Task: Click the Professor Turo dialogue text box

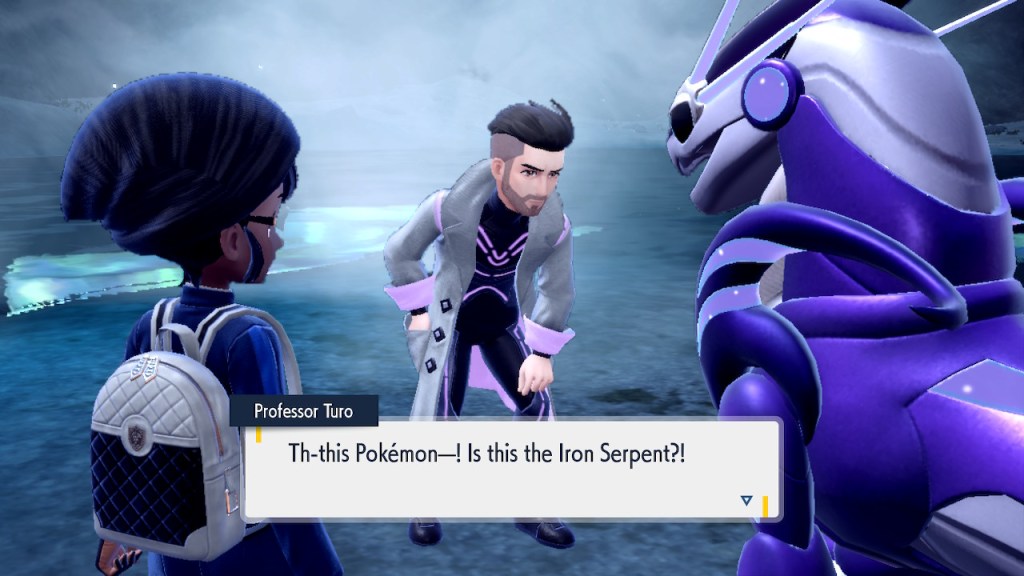Action: tap(510, 468)
